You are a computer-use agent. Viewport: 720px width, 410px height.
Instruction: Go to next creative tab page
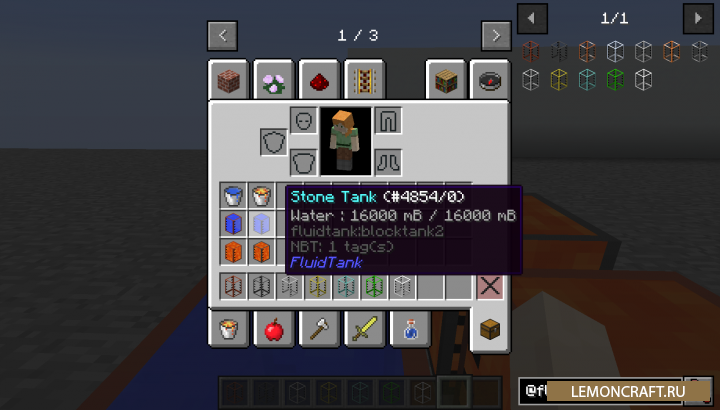(496, 36)
